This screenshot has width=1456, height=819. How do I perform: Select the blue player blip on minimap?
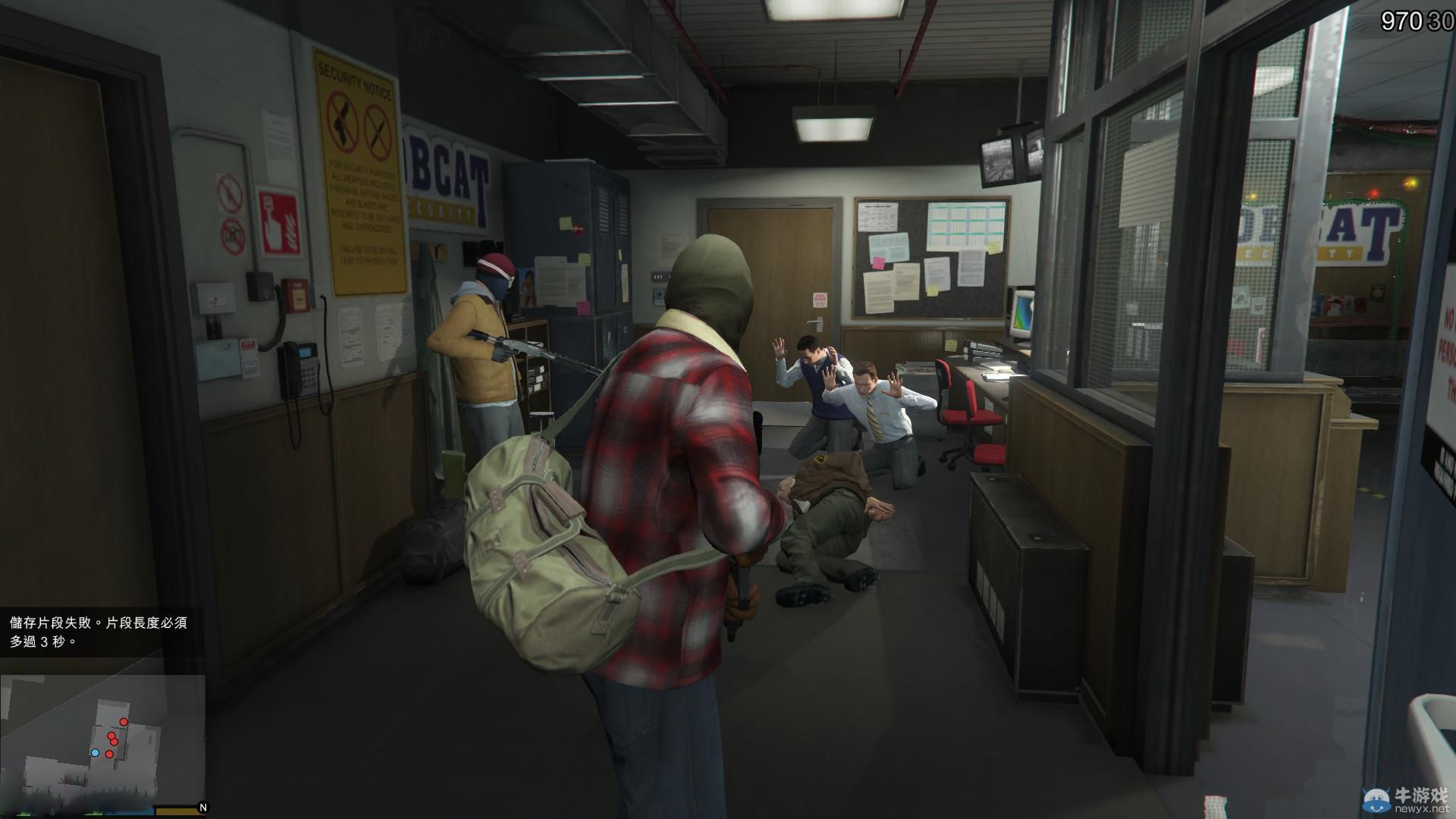click(x=96, y=752)
